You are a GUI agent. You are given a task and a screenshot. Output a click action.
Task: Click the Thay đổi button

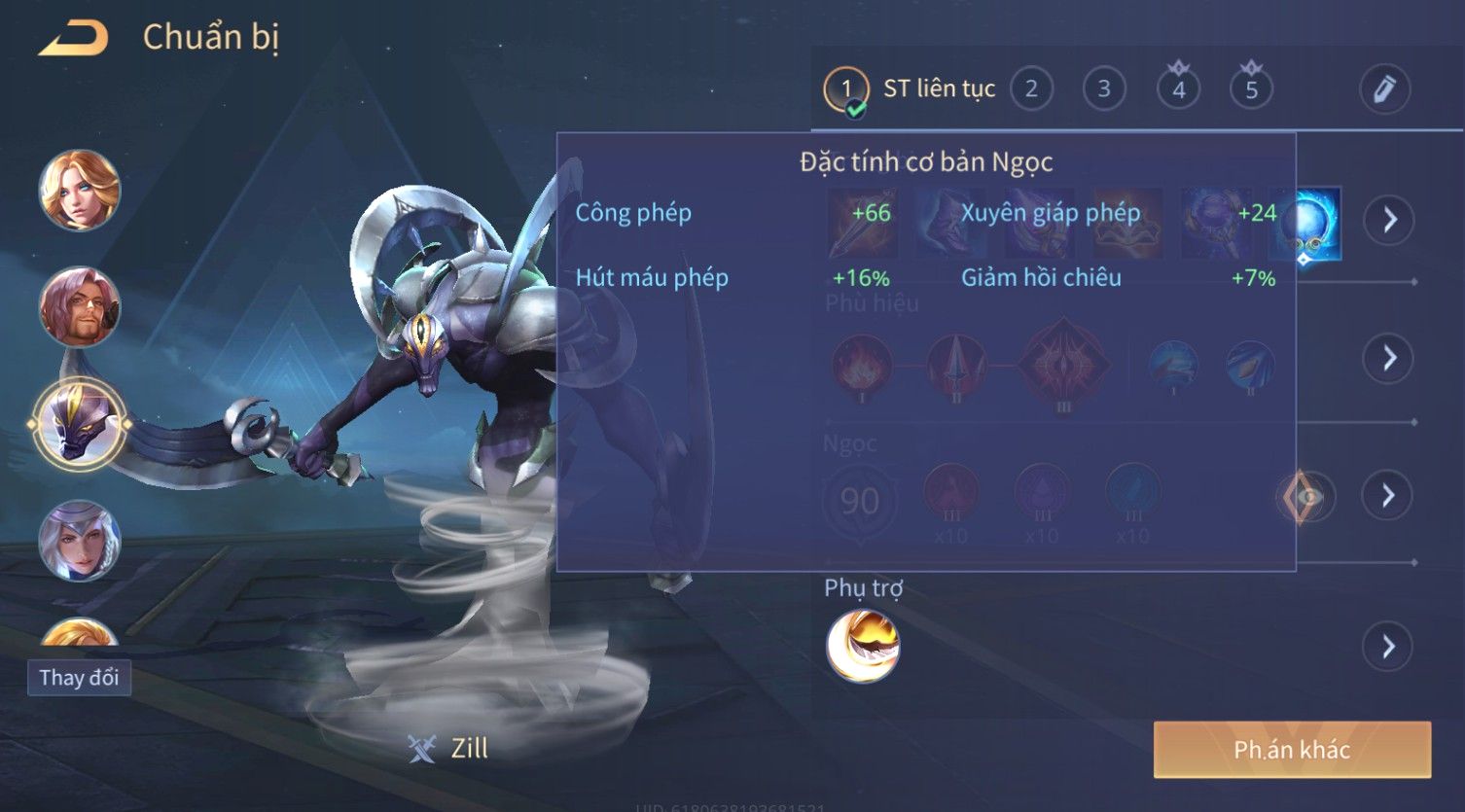(x=79, y=677)
